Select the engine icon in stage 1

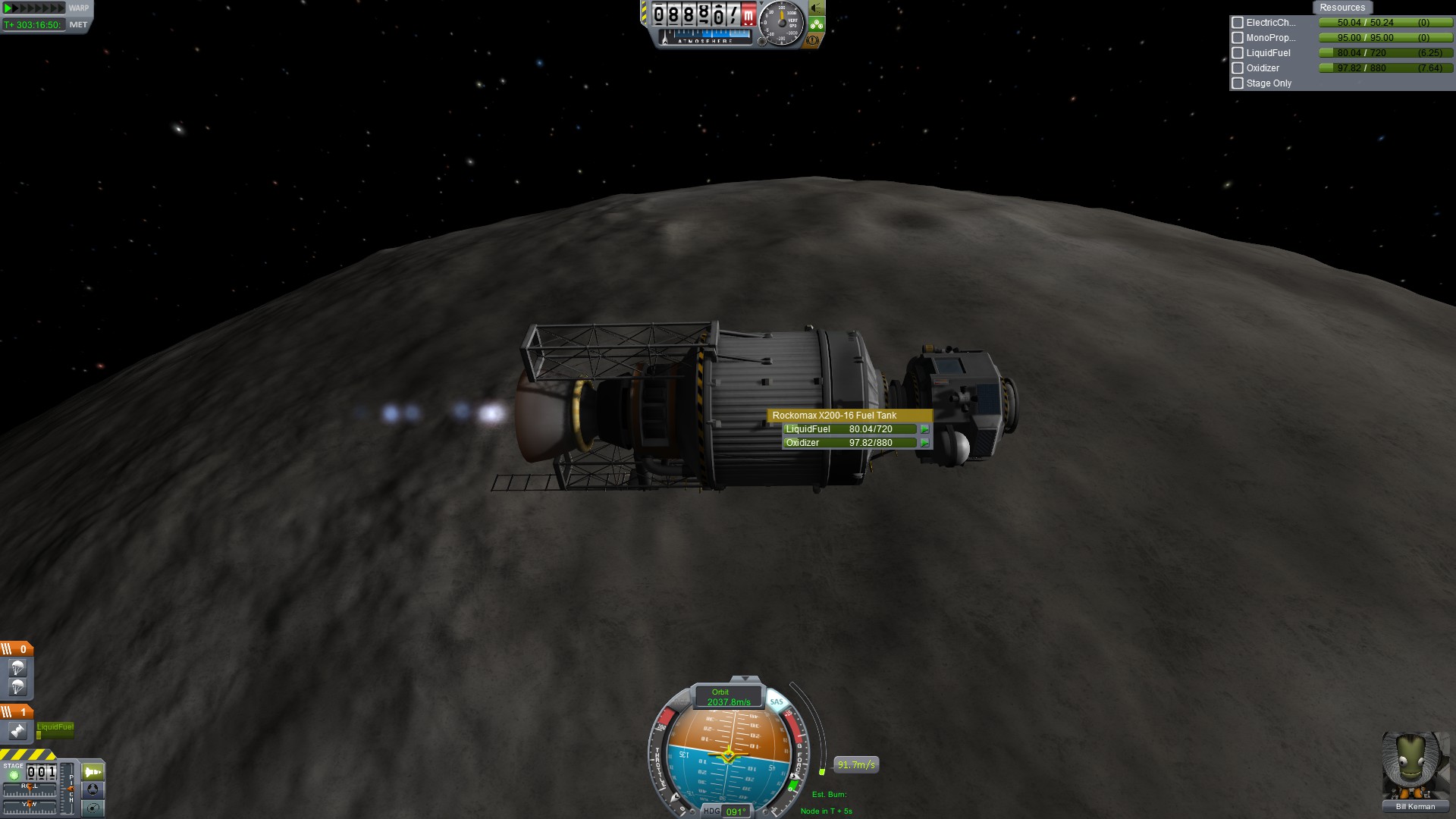[17, 731]
